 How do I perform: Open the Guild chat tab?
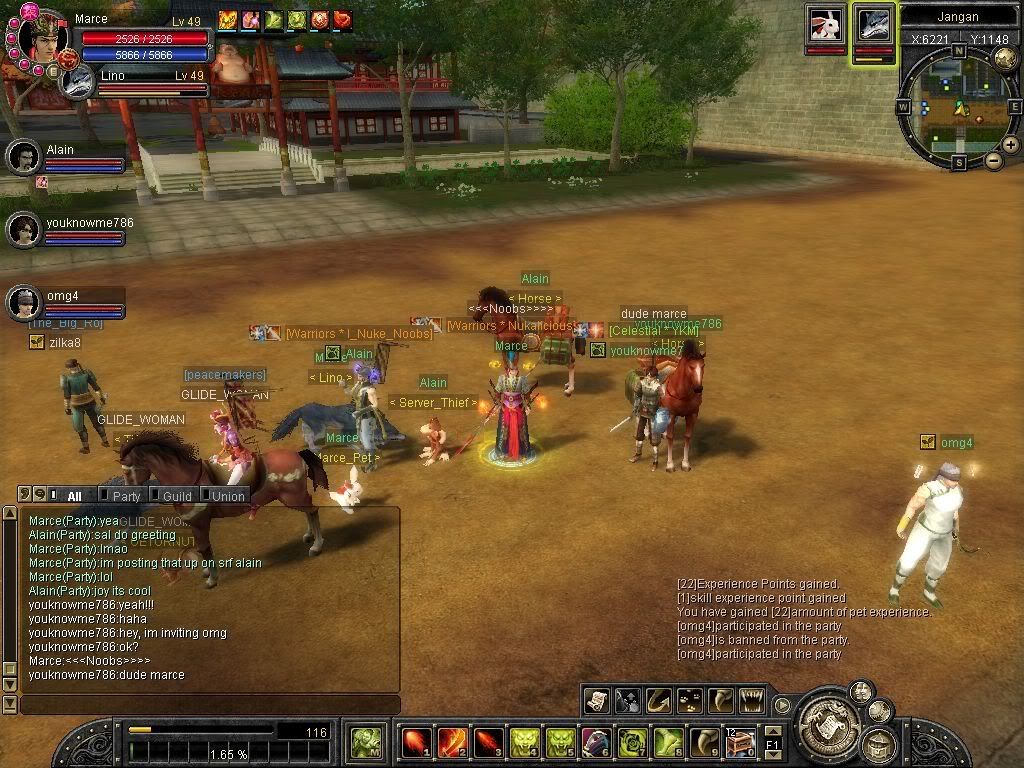click(177, 496)
